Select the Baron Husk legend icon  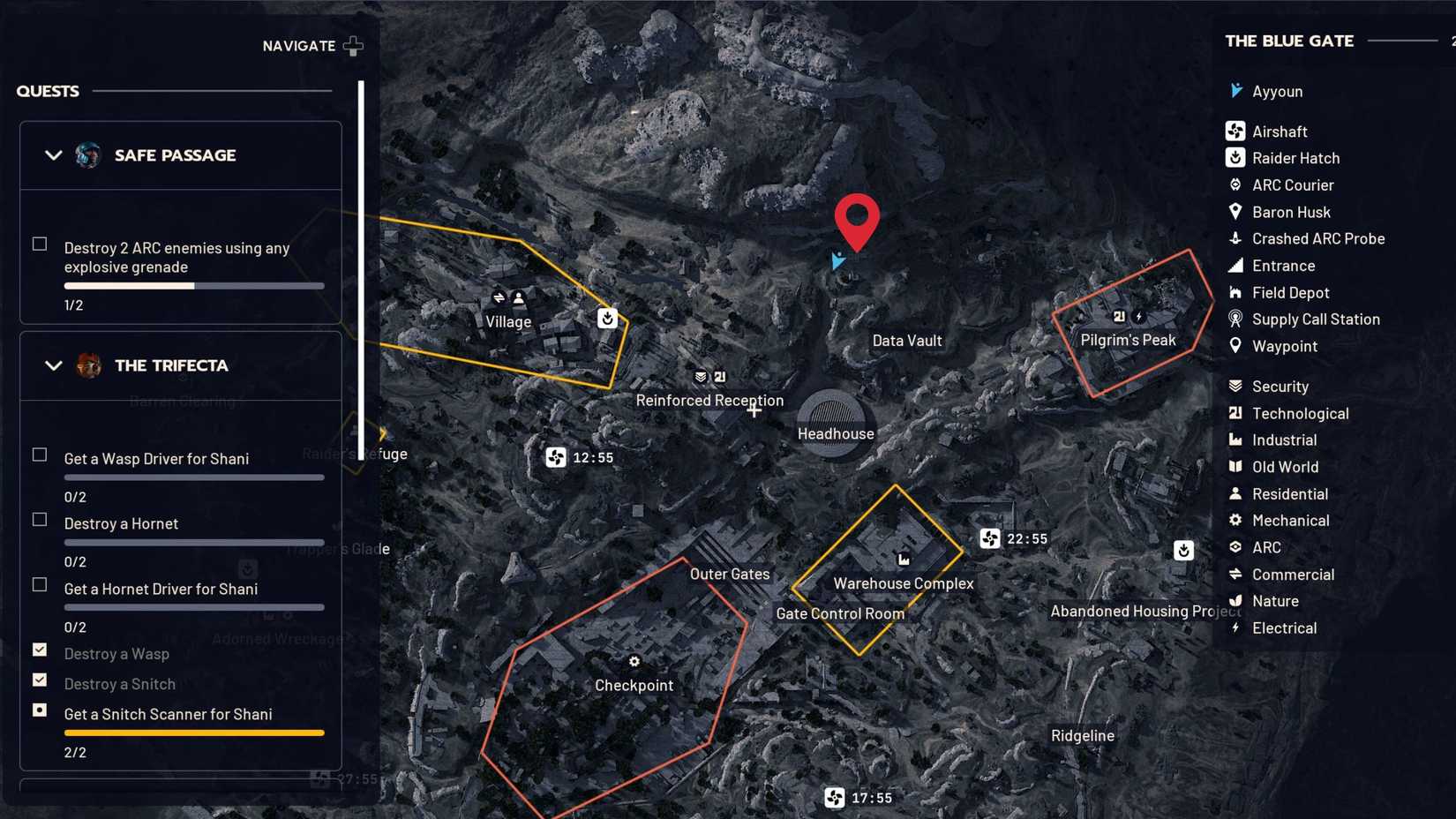(1235, 212)
